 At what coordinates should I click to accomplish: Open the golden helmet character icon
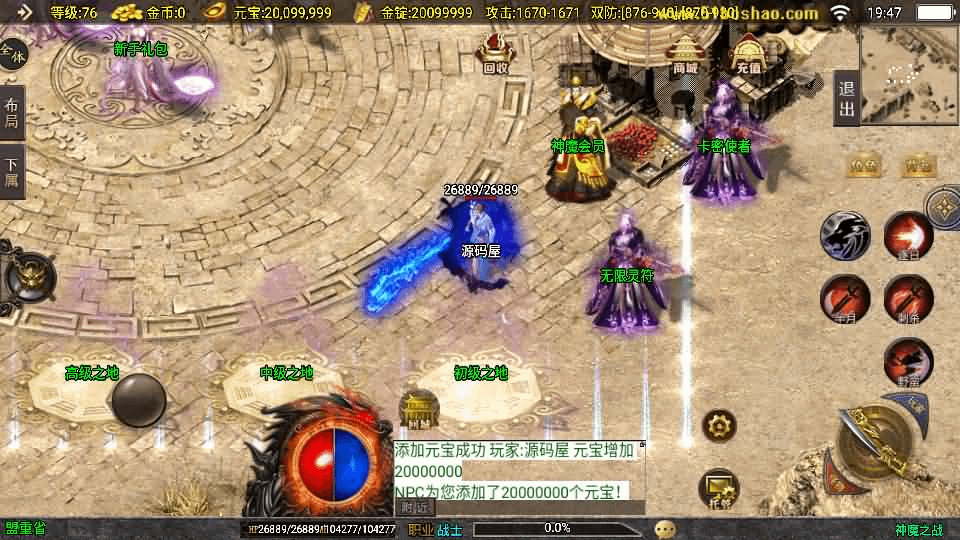pyautogui.click(x=28, y=275)
